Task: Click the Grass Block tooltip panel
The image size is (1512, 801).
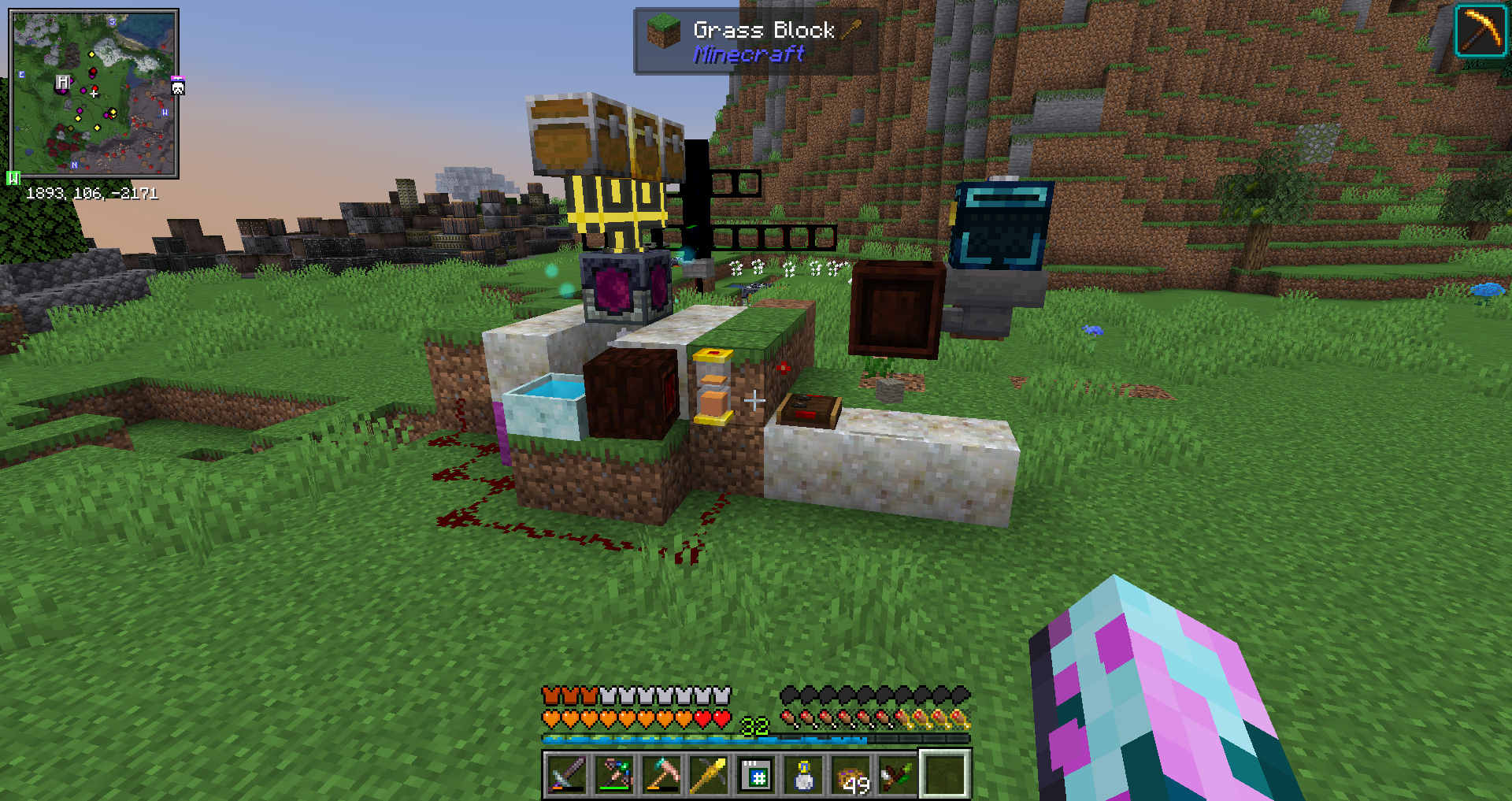Action: coord(754,42)
